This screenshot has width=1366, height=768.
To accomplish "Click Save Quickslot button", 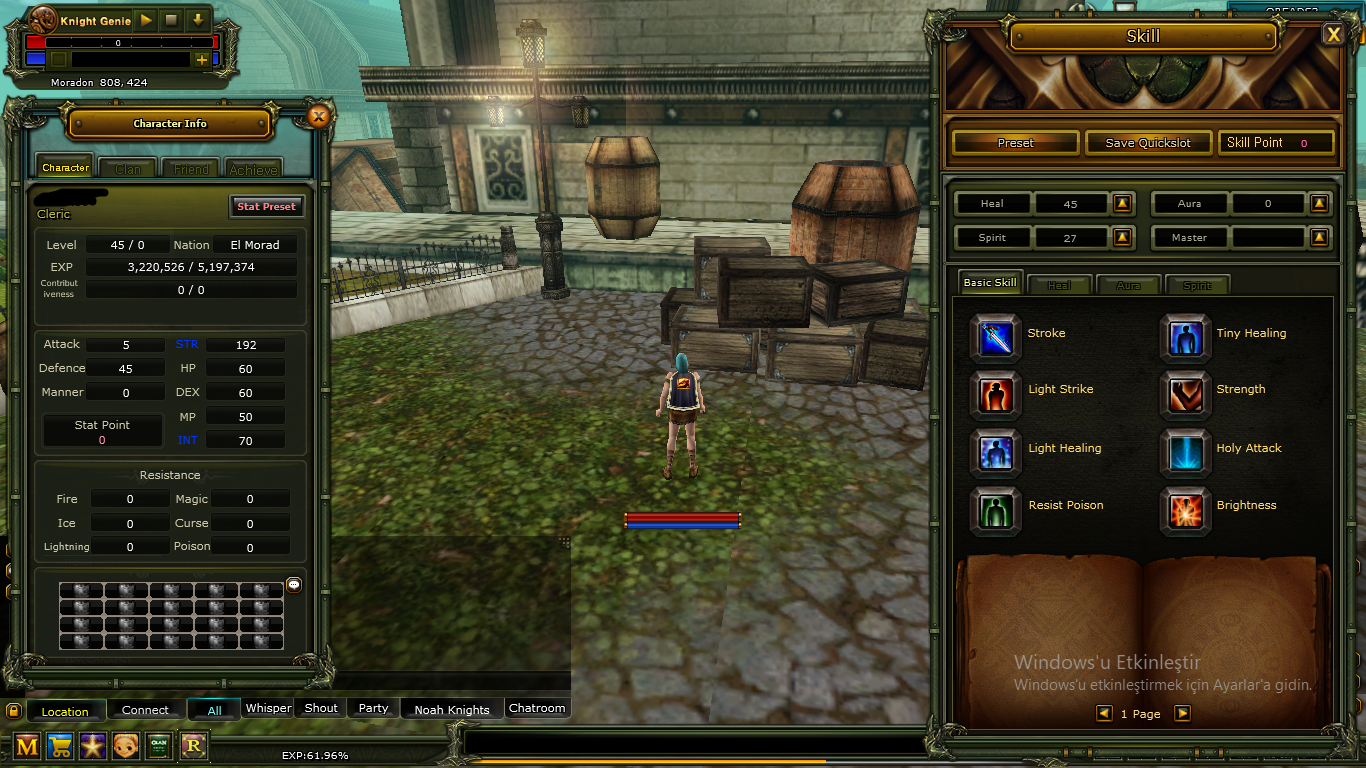I will point(1148,143).
